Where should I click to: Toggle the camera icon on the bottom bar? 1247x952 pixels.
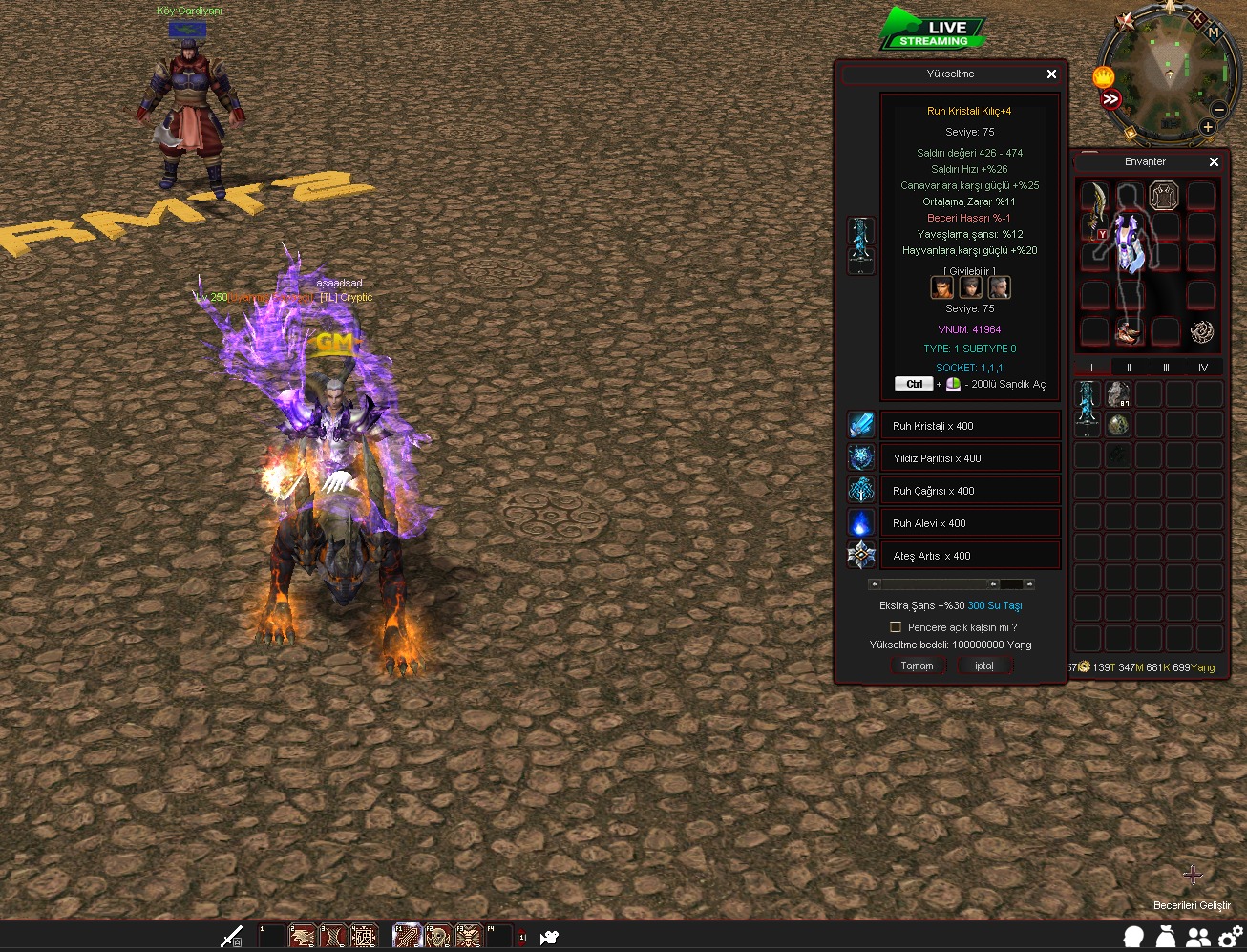coord(549,937)
